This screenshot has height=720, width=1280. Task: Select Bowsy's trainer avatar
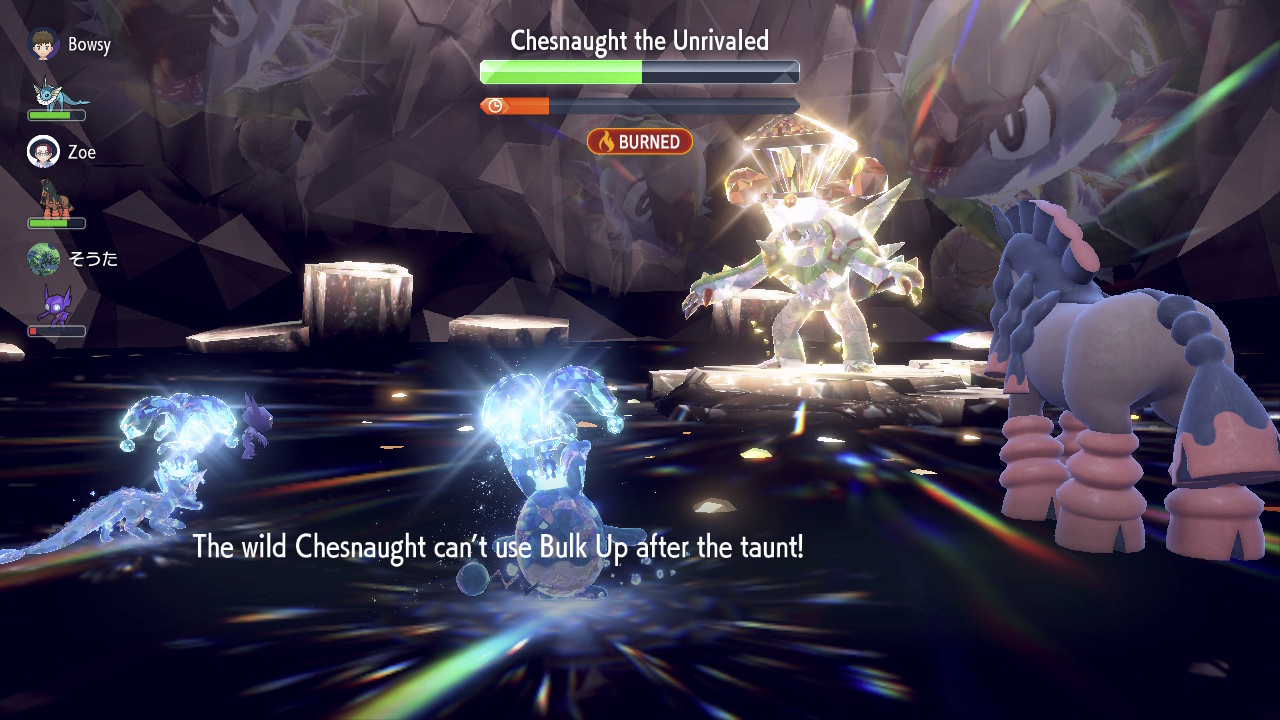(43, 44)
